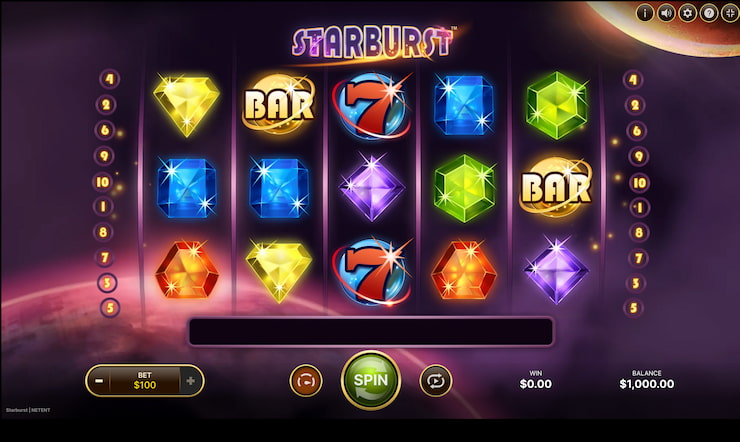Image resolution: width=740 pixels, height=442 pixels.
Task: Mute the sound with the speaker icon
Action: (x=666, y=13)
